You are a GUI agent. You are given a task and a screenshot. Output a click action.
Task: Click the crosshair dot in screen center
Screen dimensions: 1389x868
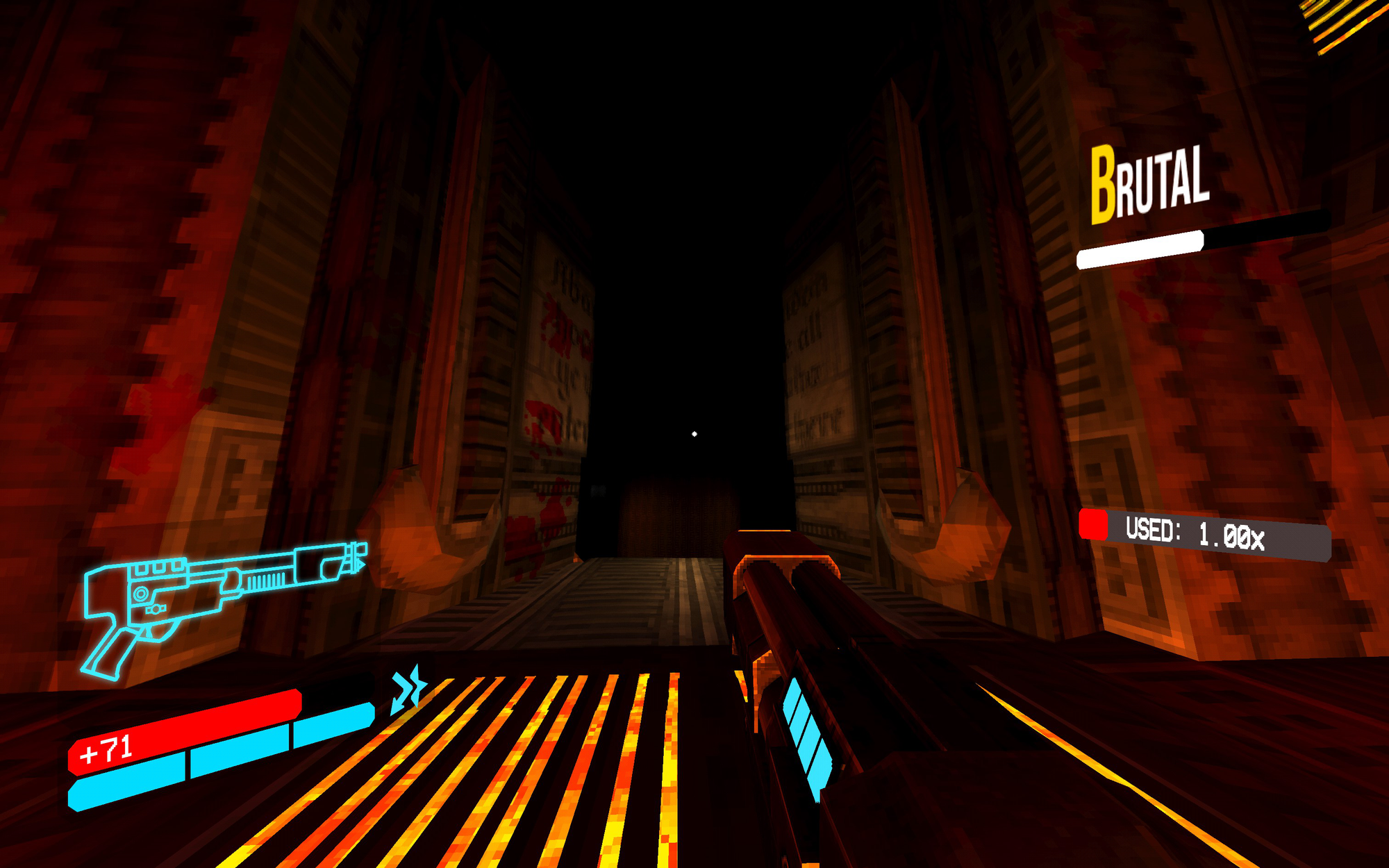coord(694,432)
